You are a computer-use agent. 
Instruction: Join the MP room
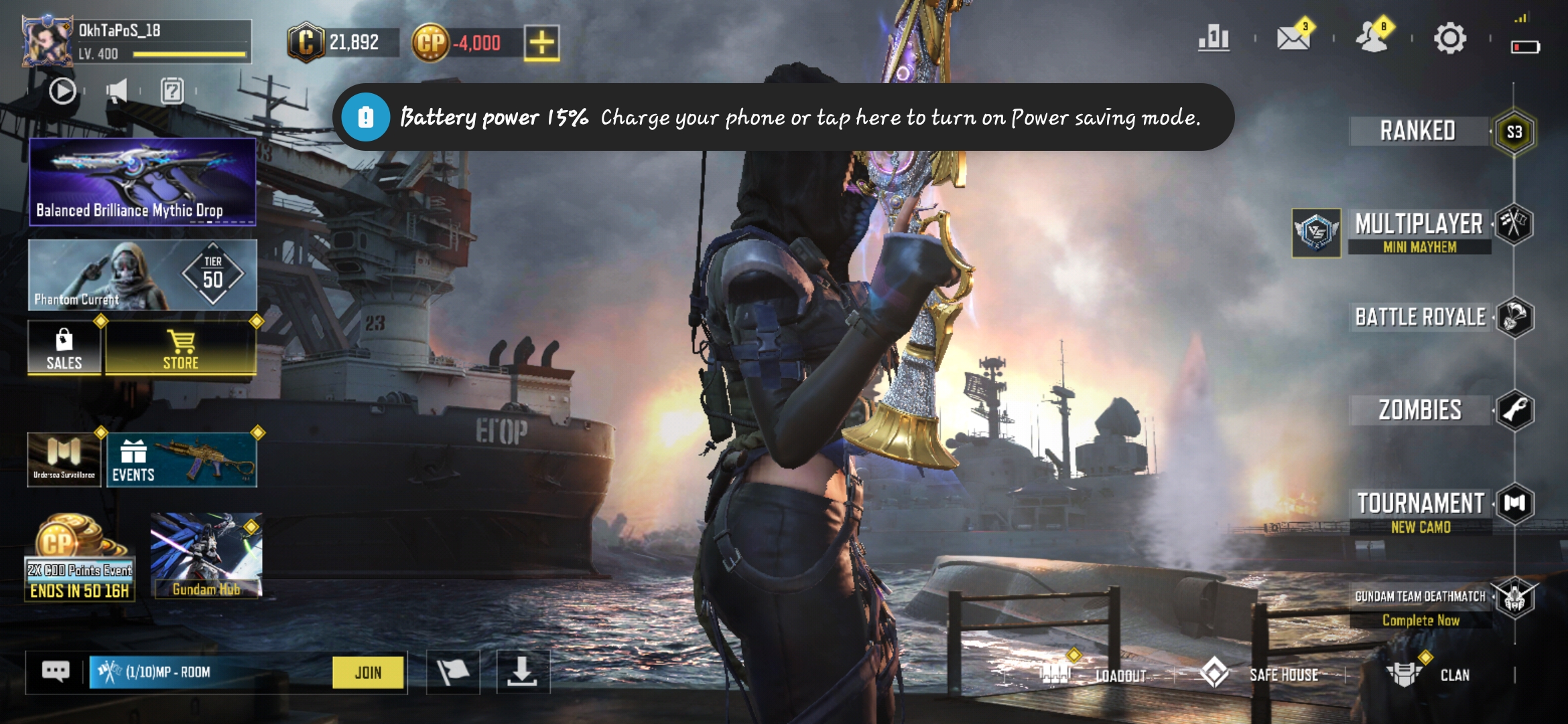[368, 672]
